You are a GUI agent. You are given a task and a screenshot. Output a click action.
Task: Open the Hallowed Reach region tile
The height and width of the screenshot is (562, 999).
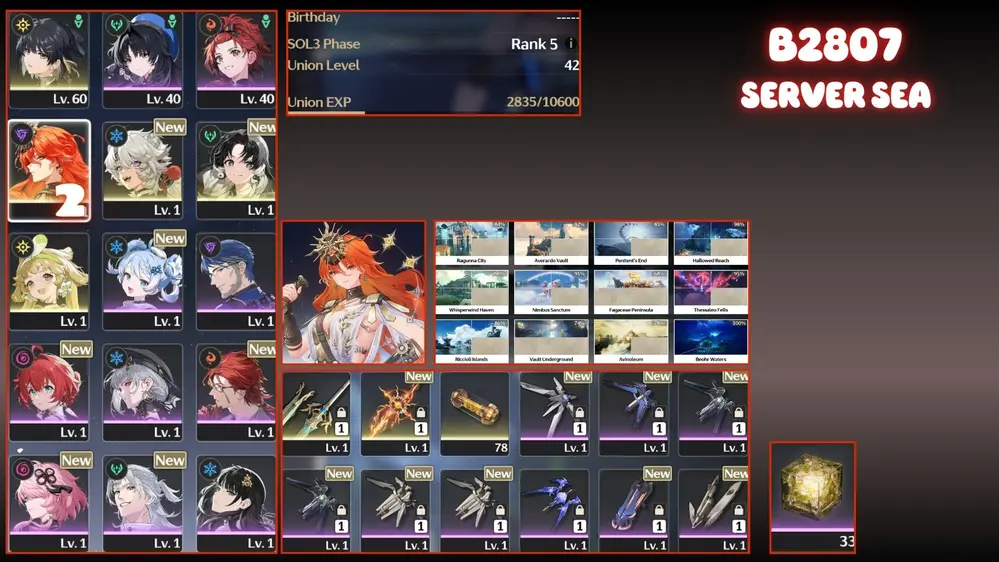coord(711,243)
